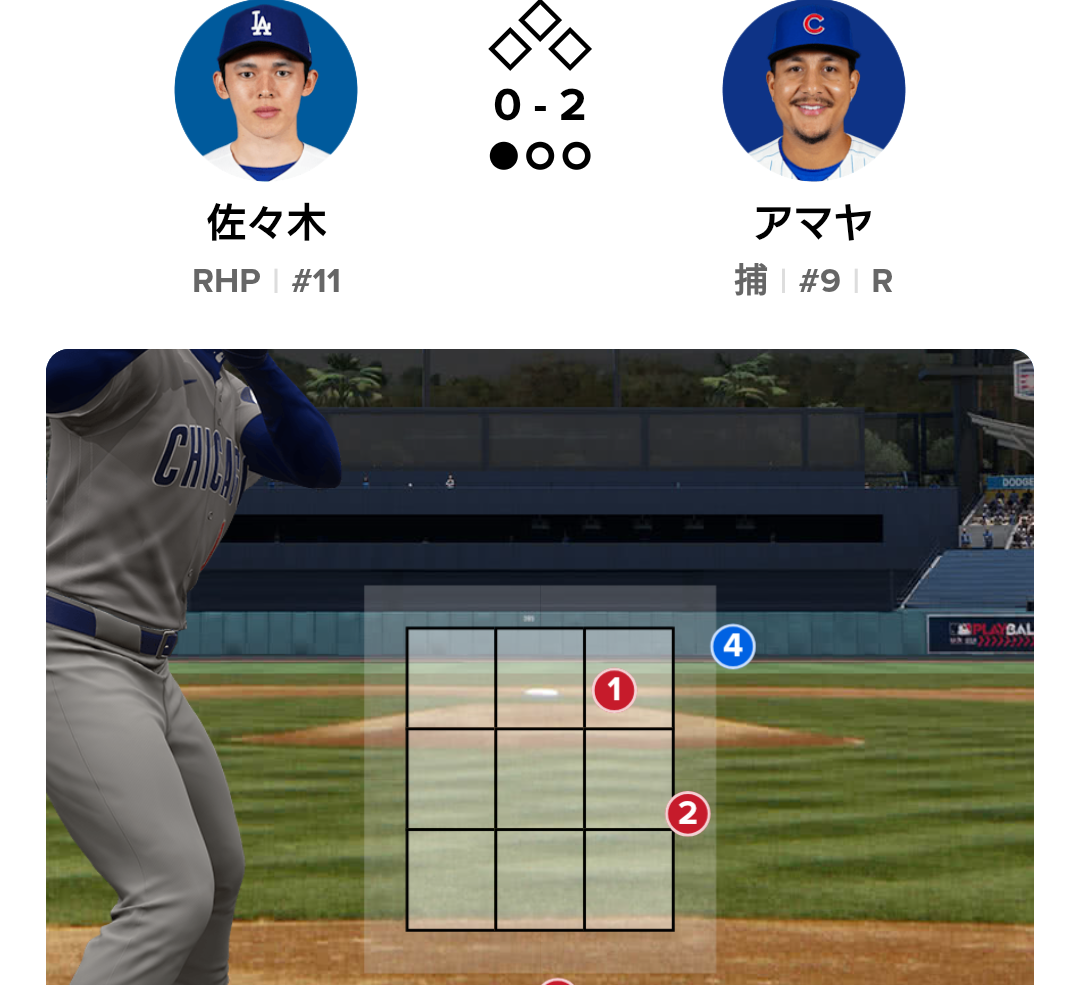Select the red pitch marker numbered 2

[x=688, y=814]
